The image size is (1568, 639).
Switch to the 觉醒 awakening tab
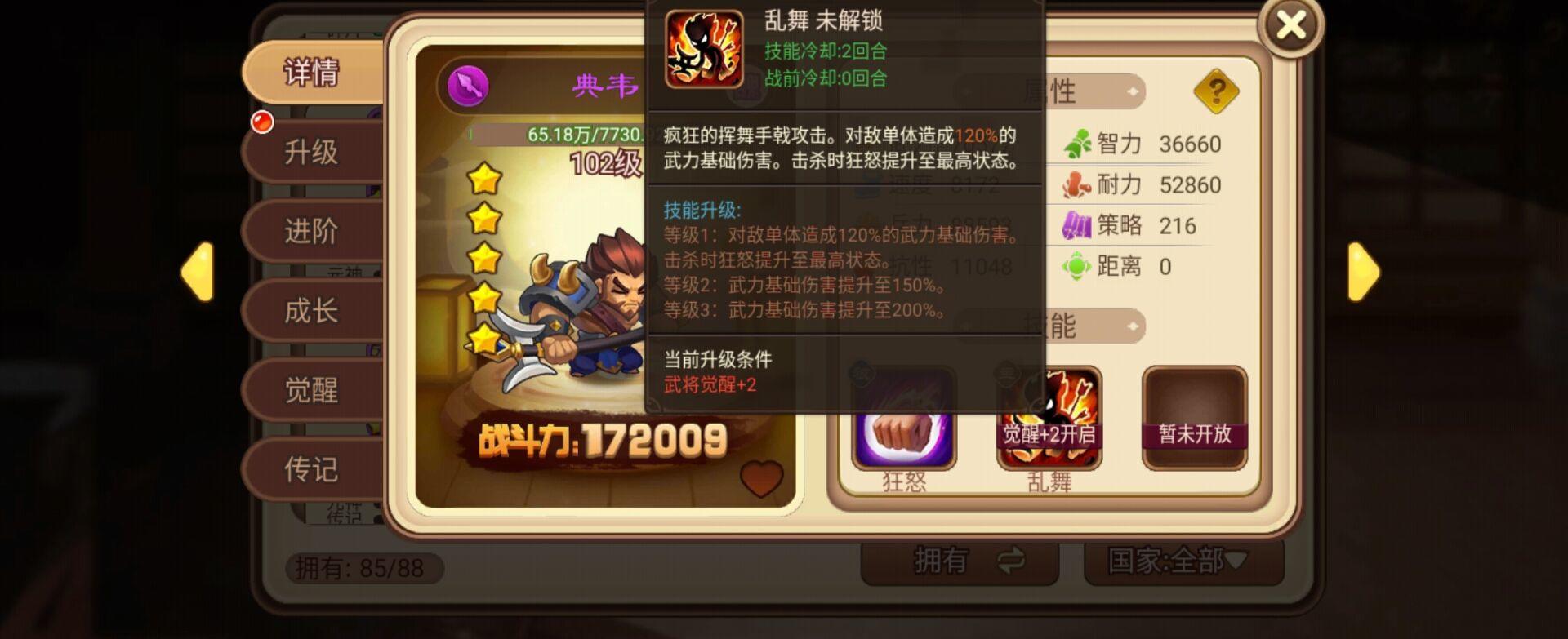click(x=313, y=389)
